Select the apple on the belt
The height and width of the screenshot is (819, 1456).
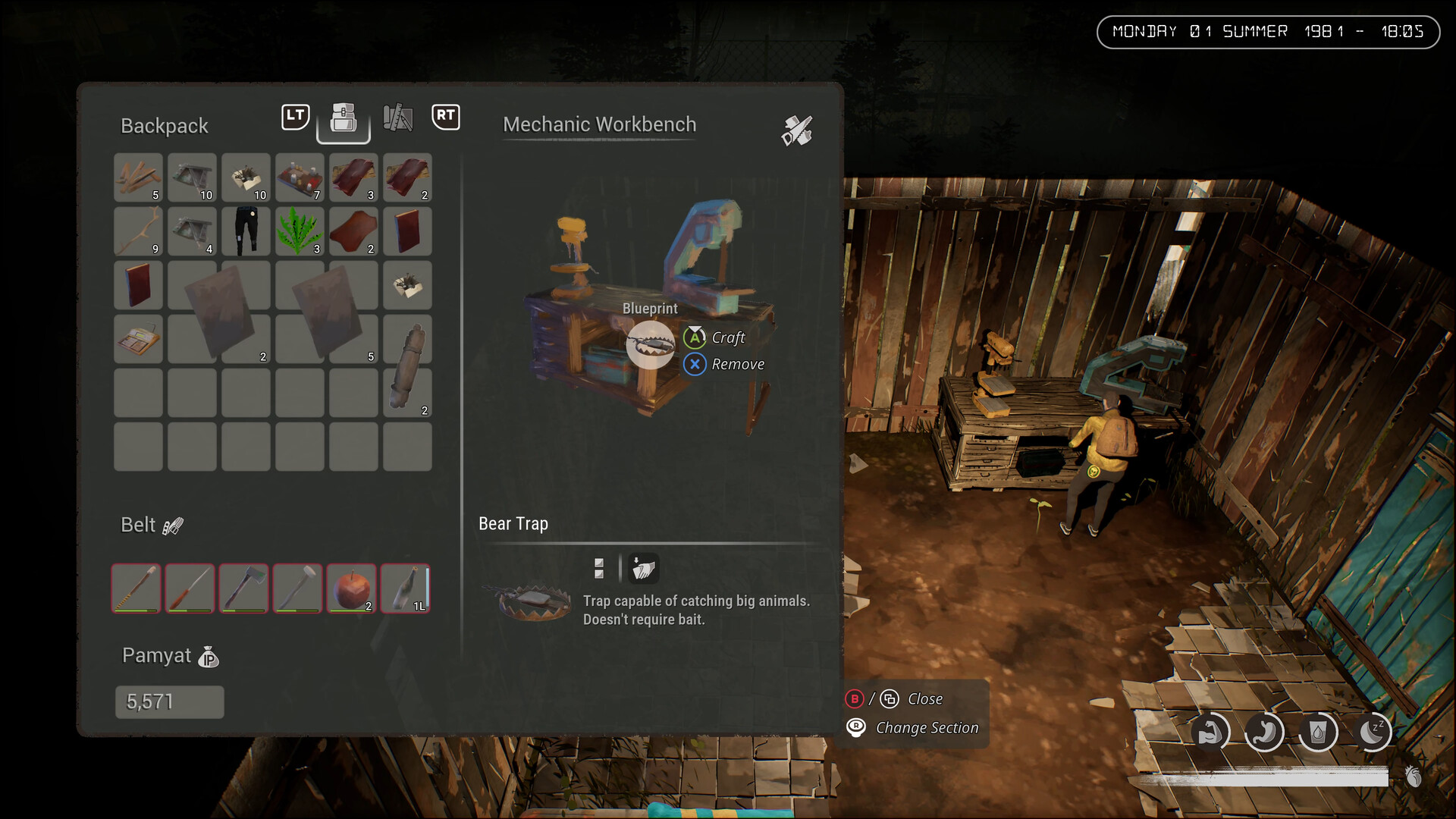pyautogui.click(x=351, y=588)
